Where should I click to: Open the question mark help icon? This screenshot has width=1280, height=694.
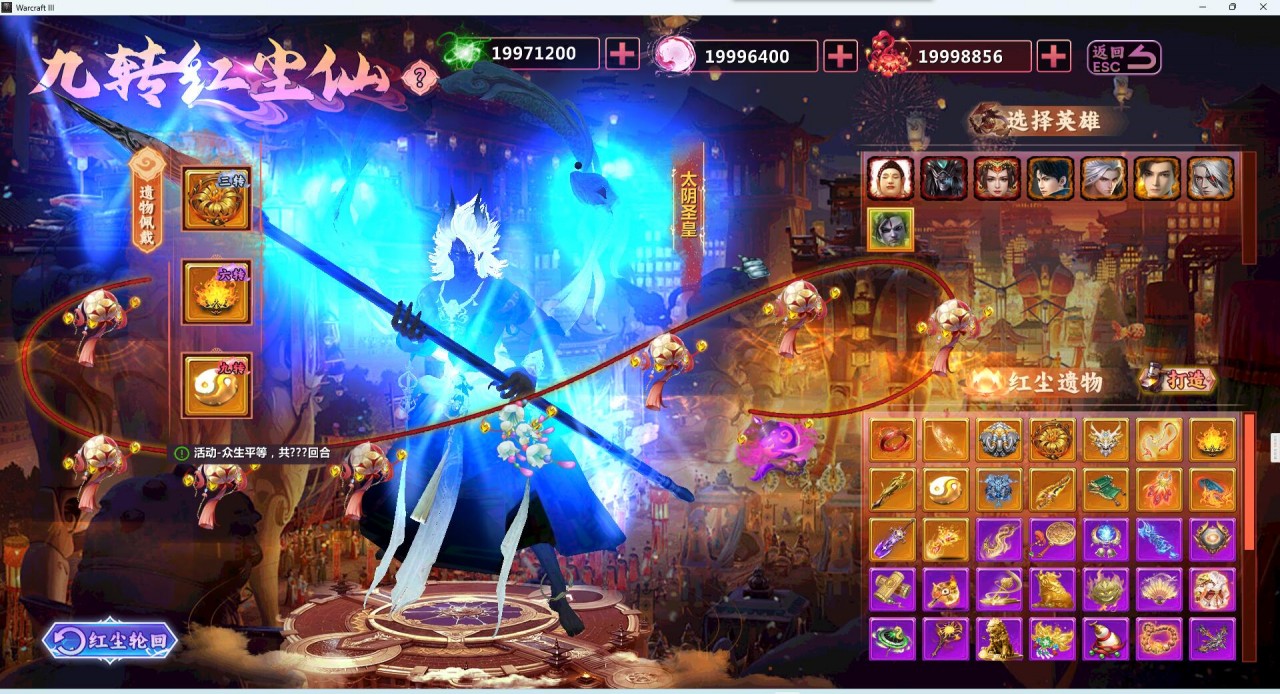click(x=419, y=76)
